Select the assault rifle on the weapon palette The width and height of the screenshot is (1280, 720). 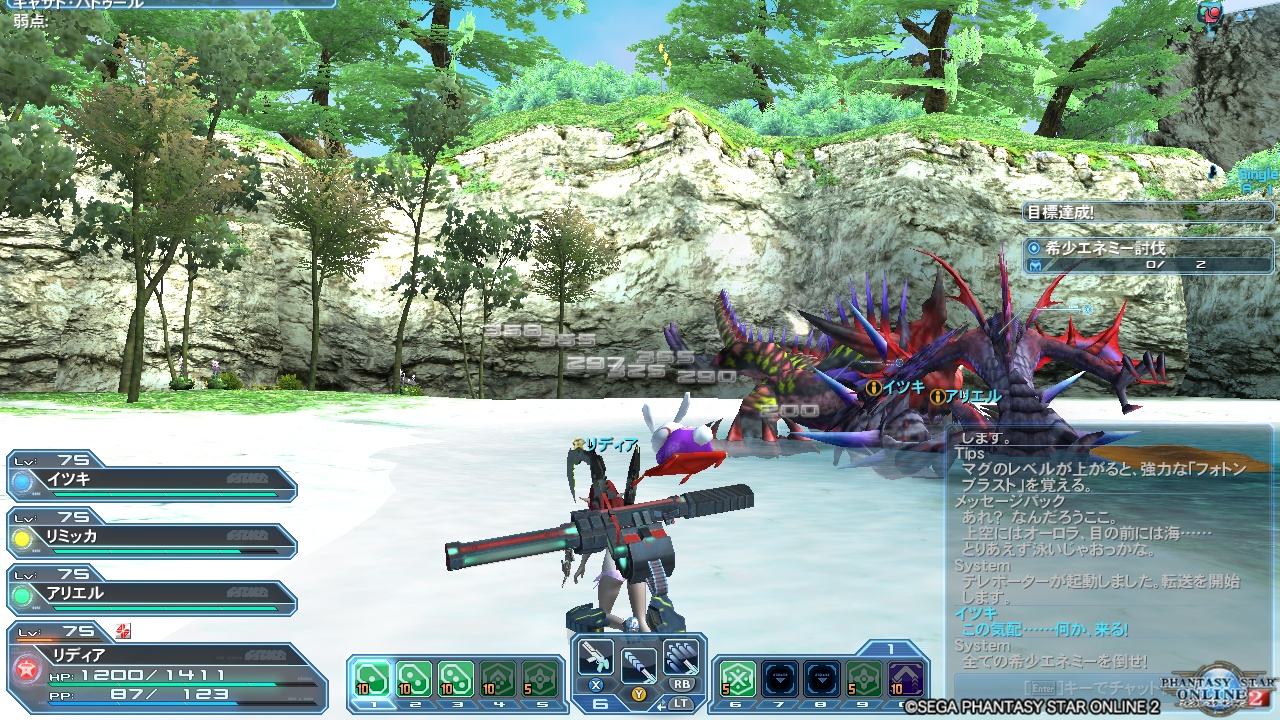596,658
